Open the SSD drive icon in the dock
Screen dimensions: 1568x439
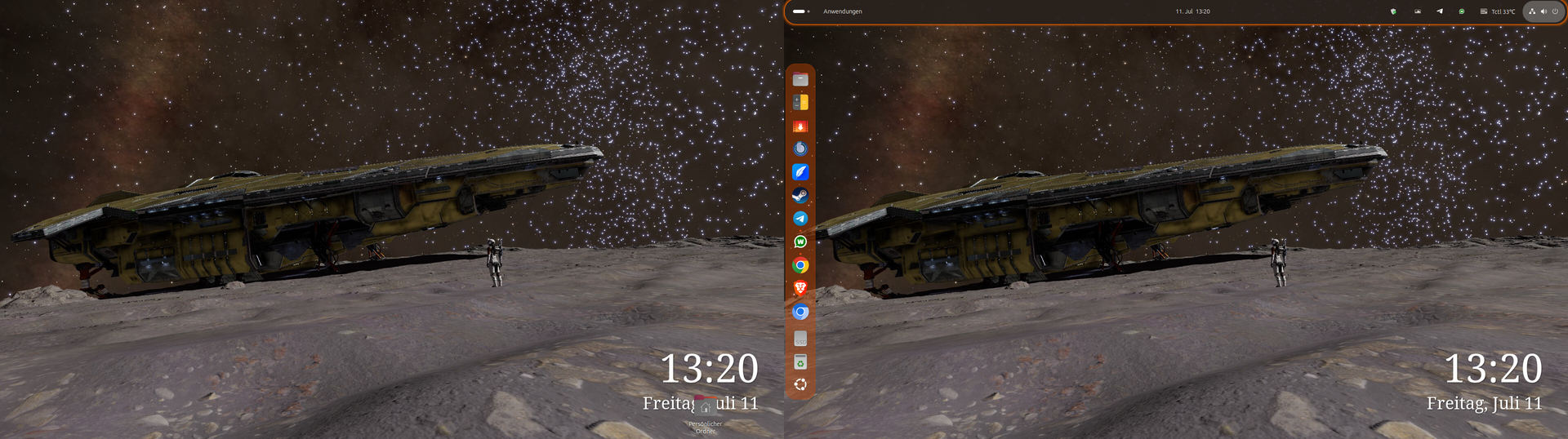click(800, 339)
